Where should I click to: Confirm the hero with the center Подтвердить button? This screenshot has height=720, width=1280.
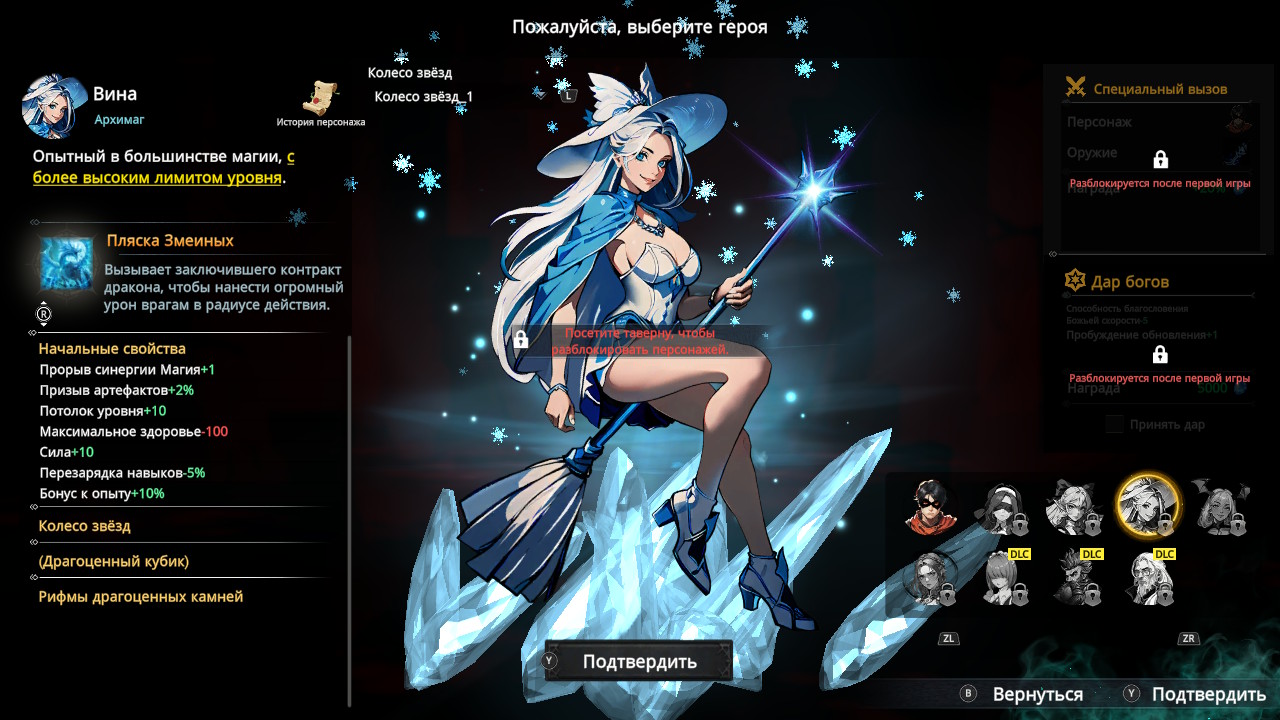point(639,662)
